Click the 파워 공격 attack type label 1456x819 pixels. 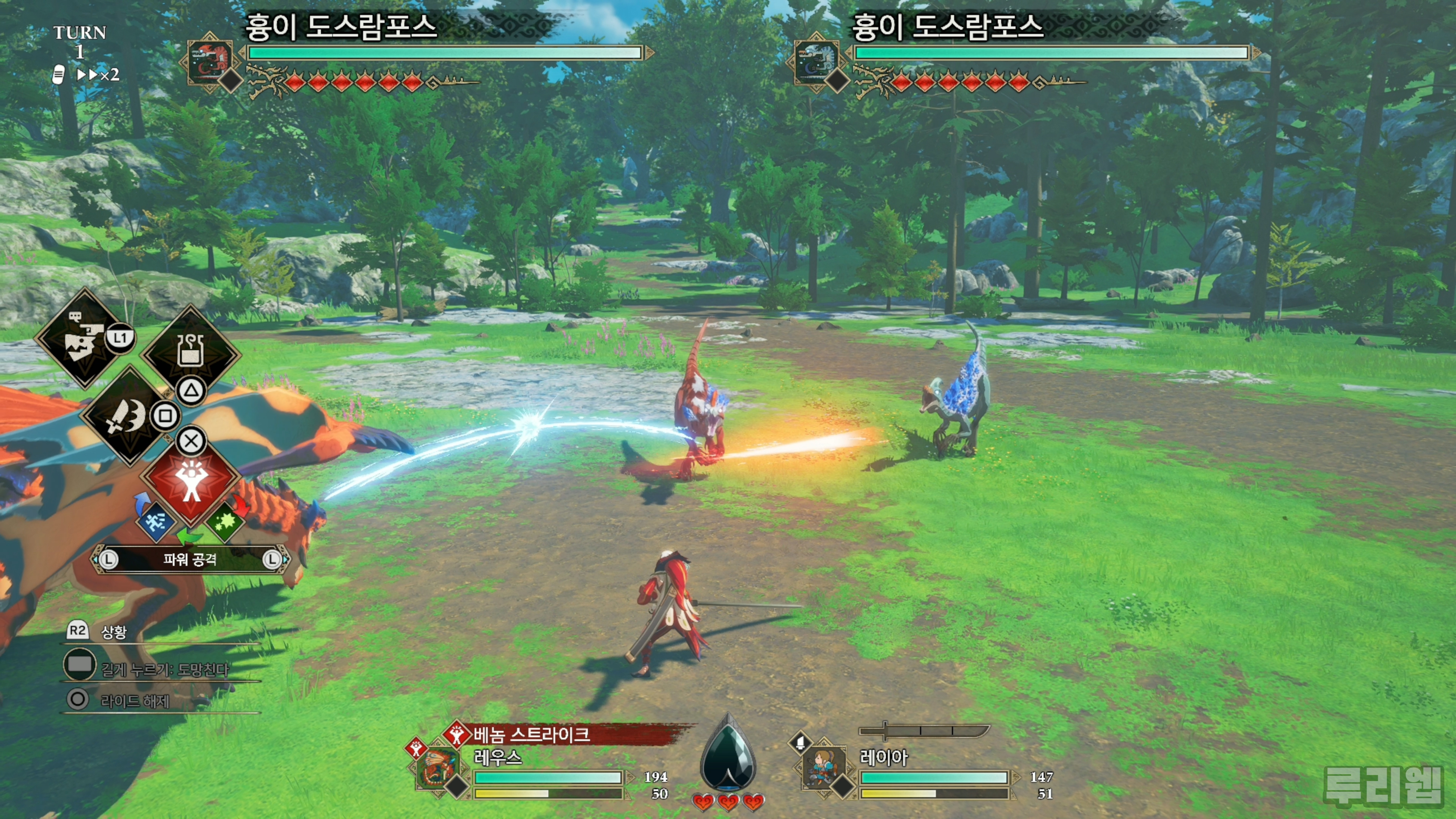(x=190, y=560)
